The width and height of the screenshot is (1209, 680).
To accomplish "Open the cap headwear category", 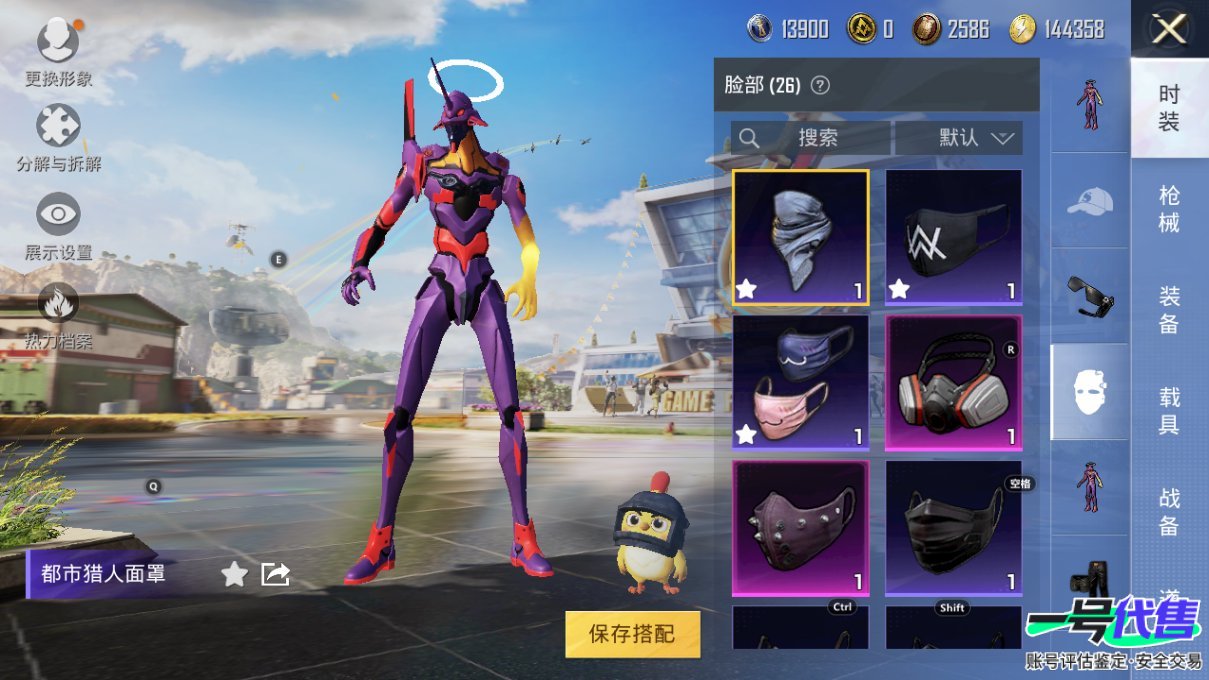I will [1089, 201].
